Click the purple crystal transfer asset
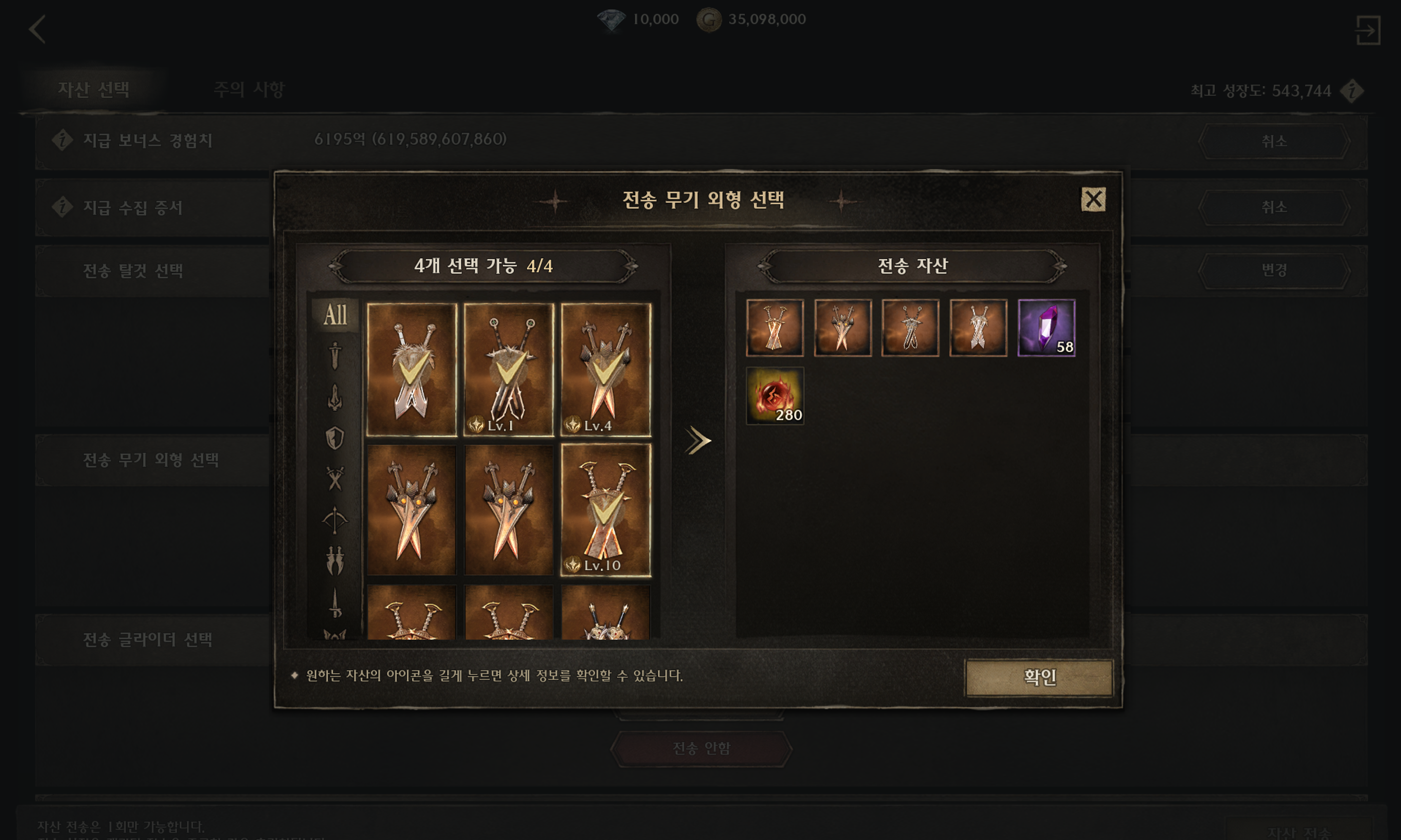 click(1046, 328)
